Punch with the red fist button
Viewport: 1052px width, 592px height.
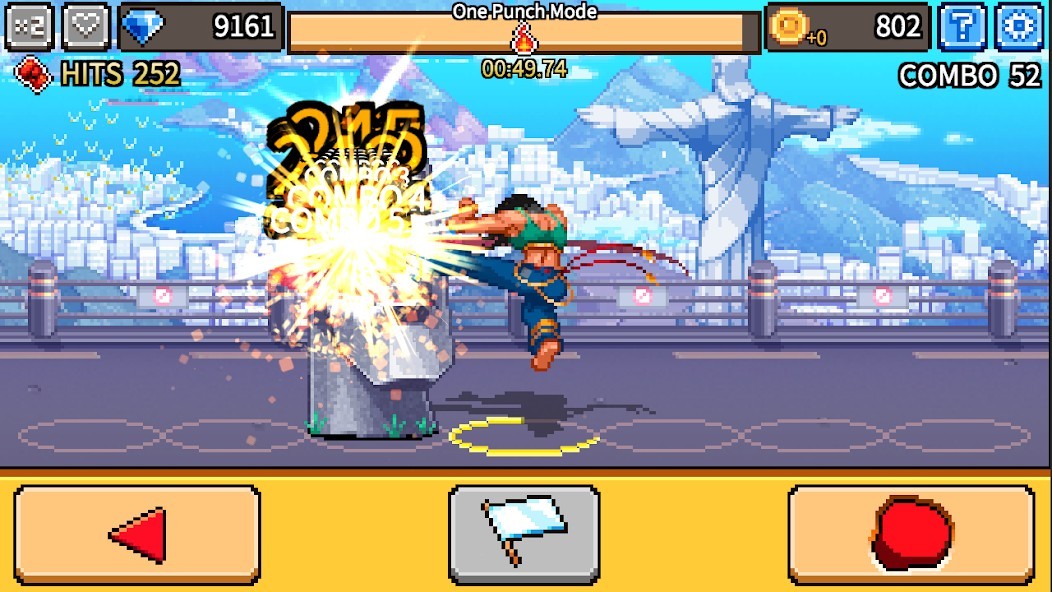pyautogui.click(x=911, y=535)
